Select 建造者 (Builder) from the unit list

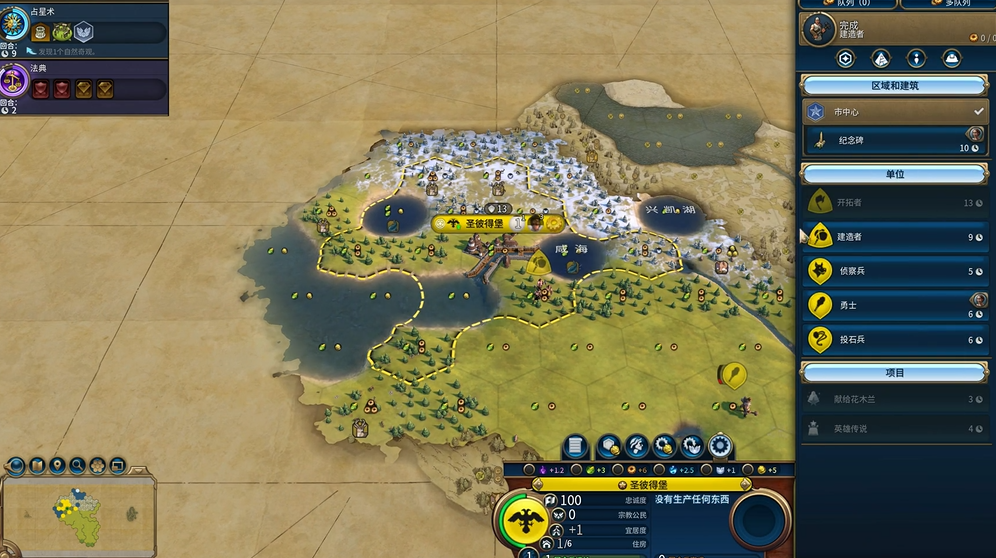(x=894, y=237)
